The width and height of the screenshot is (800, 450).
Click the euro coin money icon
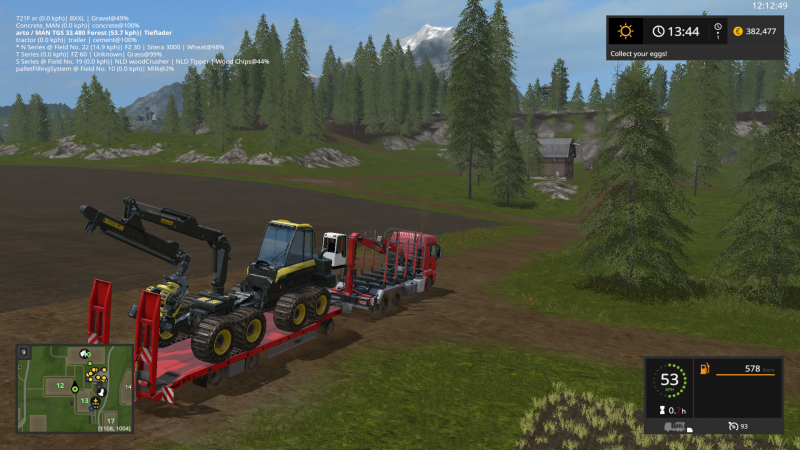click(x=738, y=31)
